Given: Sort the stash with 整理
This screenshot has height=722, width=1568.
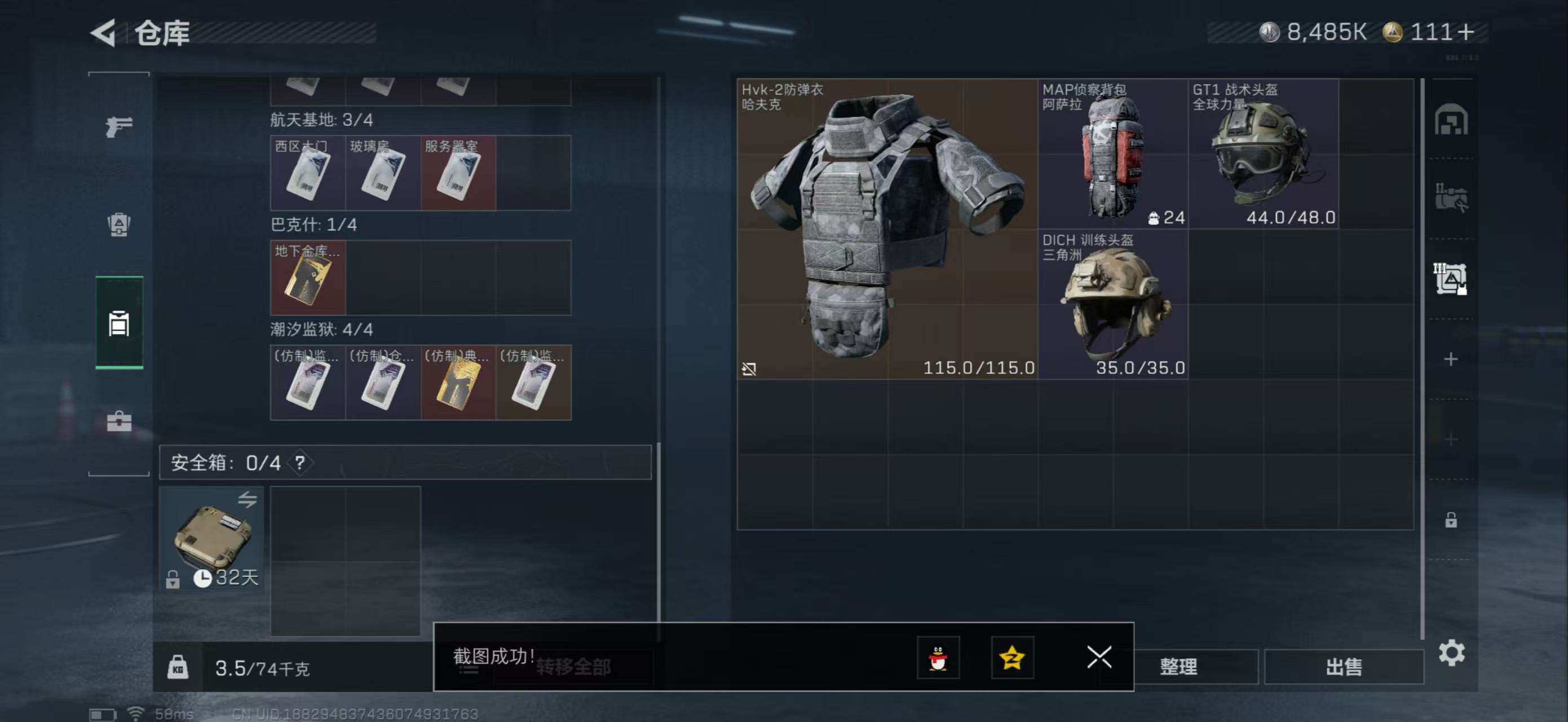Looking at the screenshot, I should point(1178,667).
